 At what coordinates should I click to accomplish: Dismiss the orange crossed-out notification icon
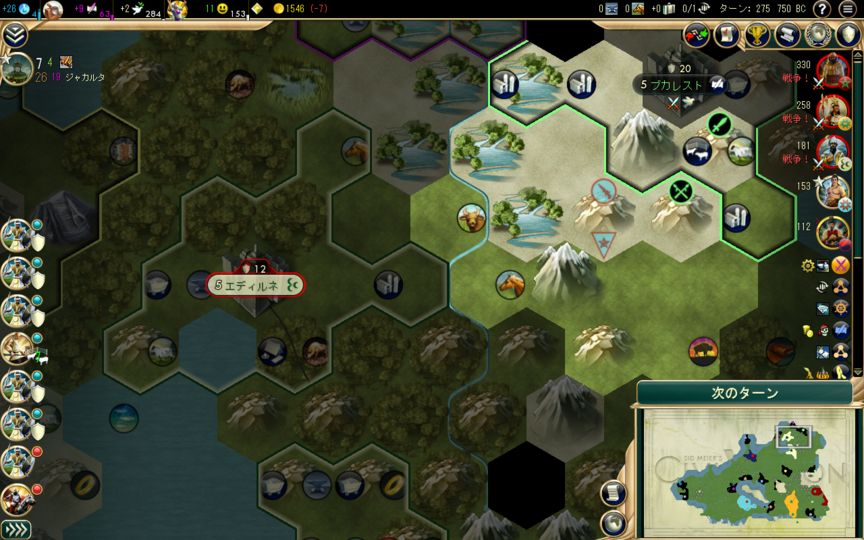pos(840,265)
